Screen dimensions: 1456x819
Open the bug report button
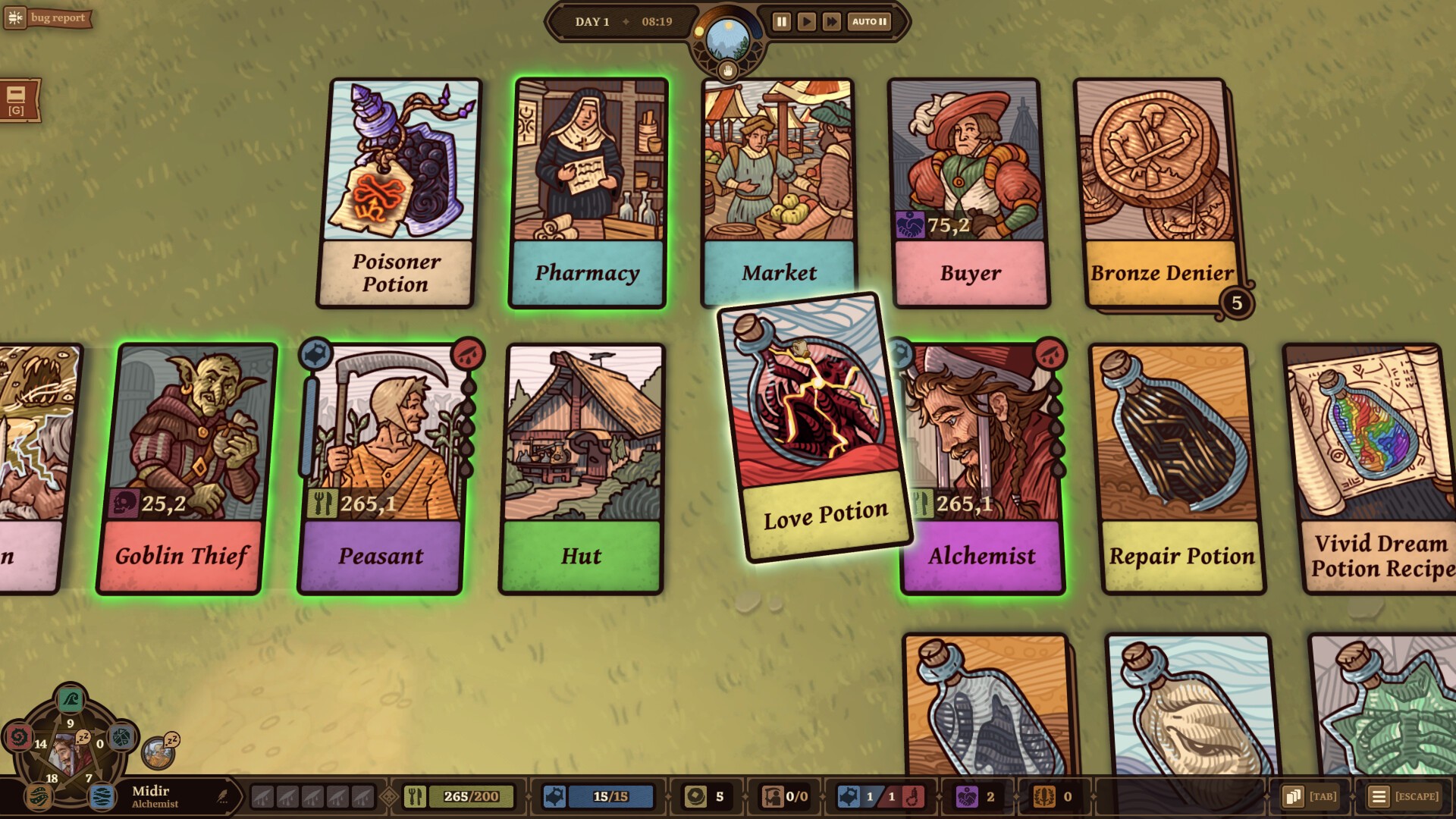(x=48, y=18)
